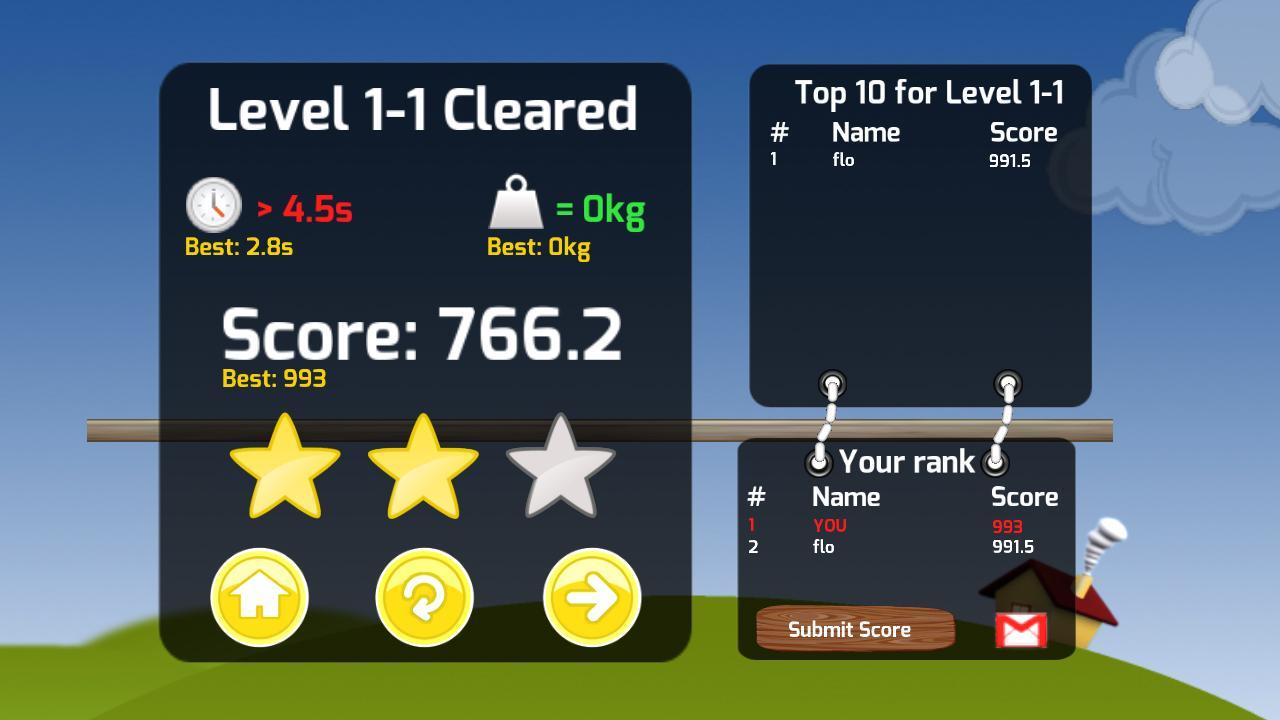Click the home button to exit level
Image resolution: width=1280 pixels, height=720 pixels.
259,597
